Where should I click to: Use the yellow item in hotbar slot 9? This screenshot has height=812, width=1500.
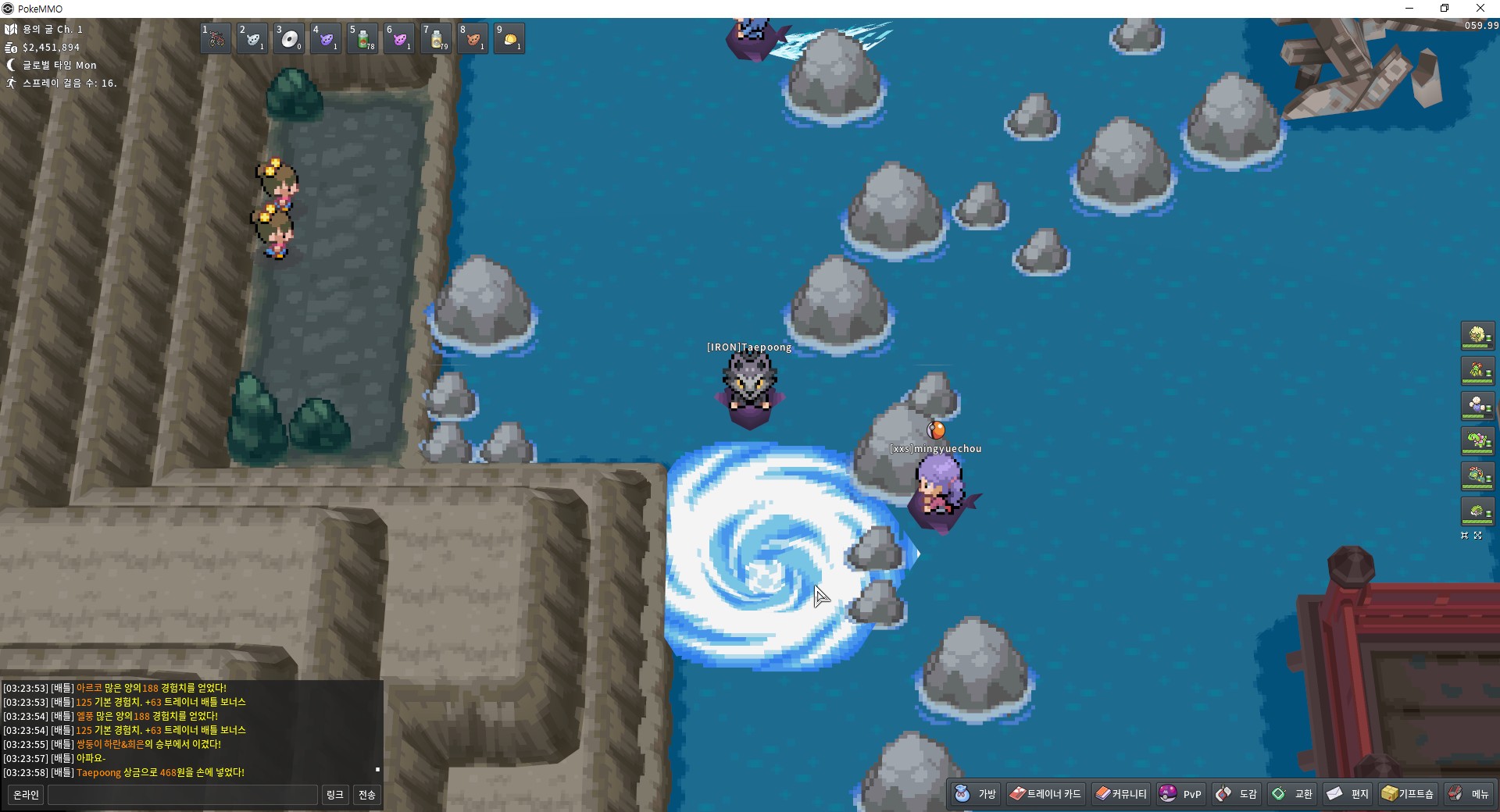point(509,38)
